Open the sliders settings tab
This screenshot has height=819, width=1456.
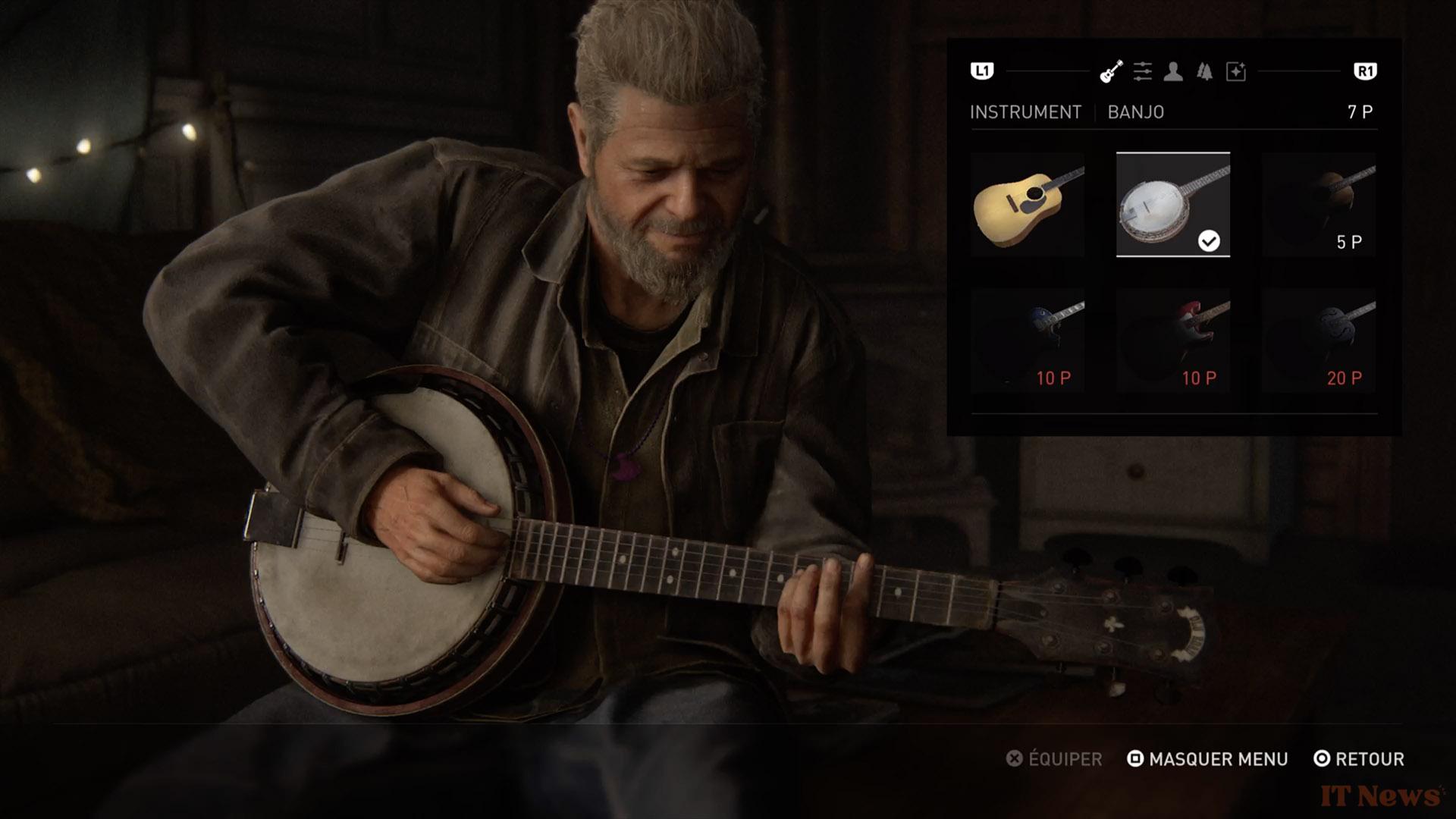click(x=1142, y=72)
